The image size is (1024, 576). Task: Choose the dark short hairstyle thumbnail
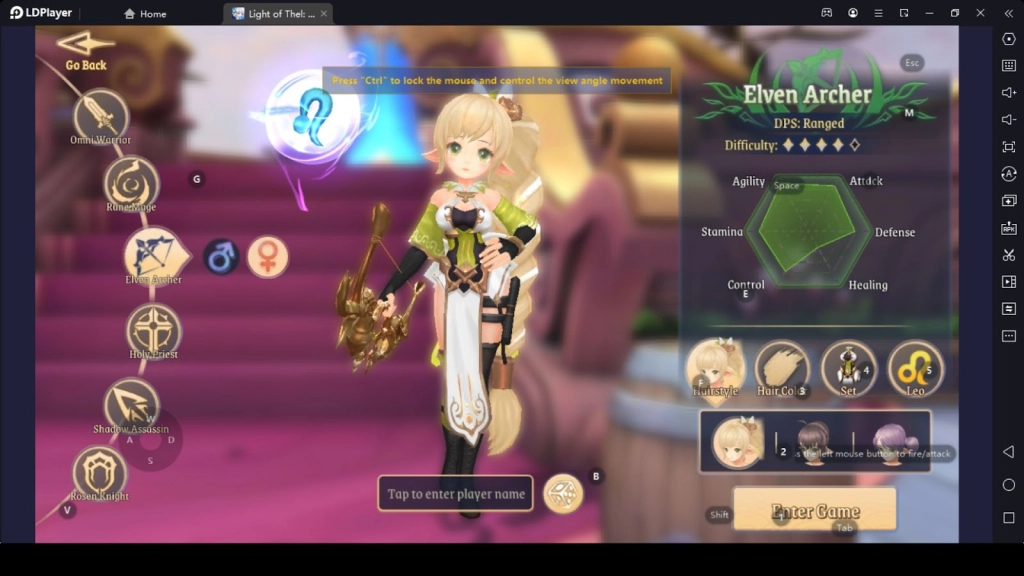(813, 437)
